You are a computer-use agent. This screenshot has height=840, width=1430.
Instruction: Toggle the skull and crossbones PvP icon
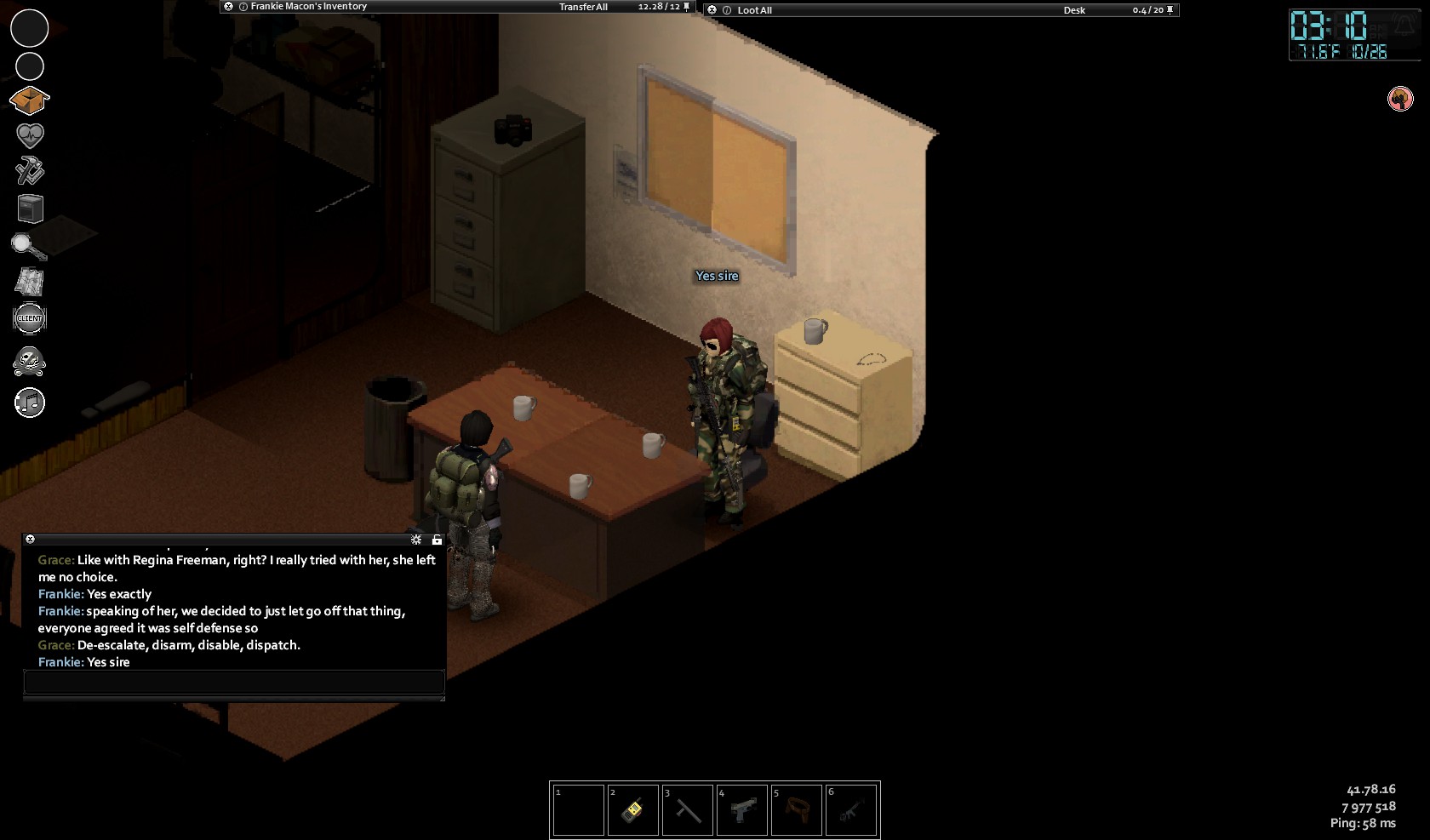[30, 362]
